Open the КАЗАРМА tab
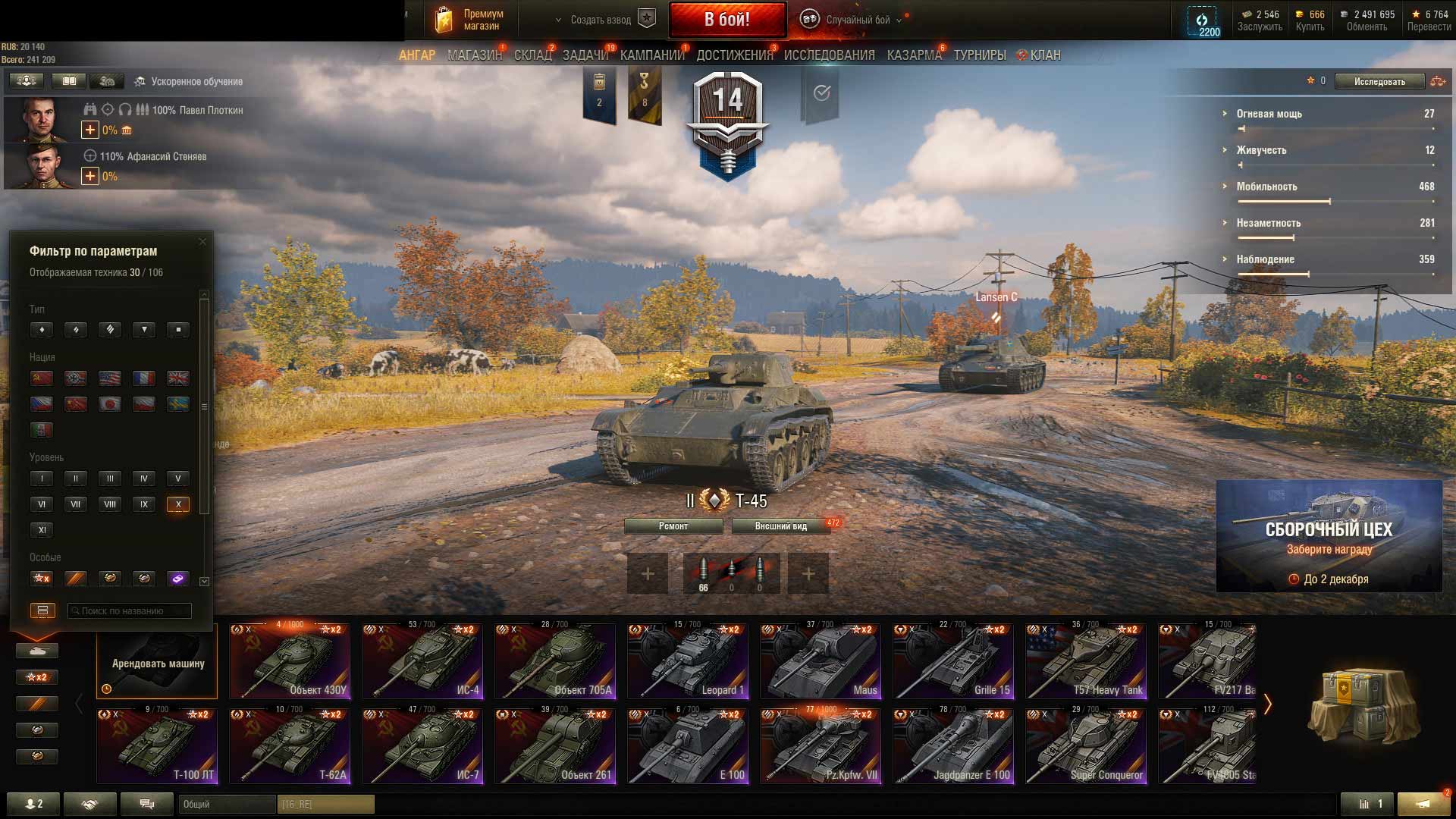Image resolution: width=1456 pixels, height=819 pixels. point(914,55)
